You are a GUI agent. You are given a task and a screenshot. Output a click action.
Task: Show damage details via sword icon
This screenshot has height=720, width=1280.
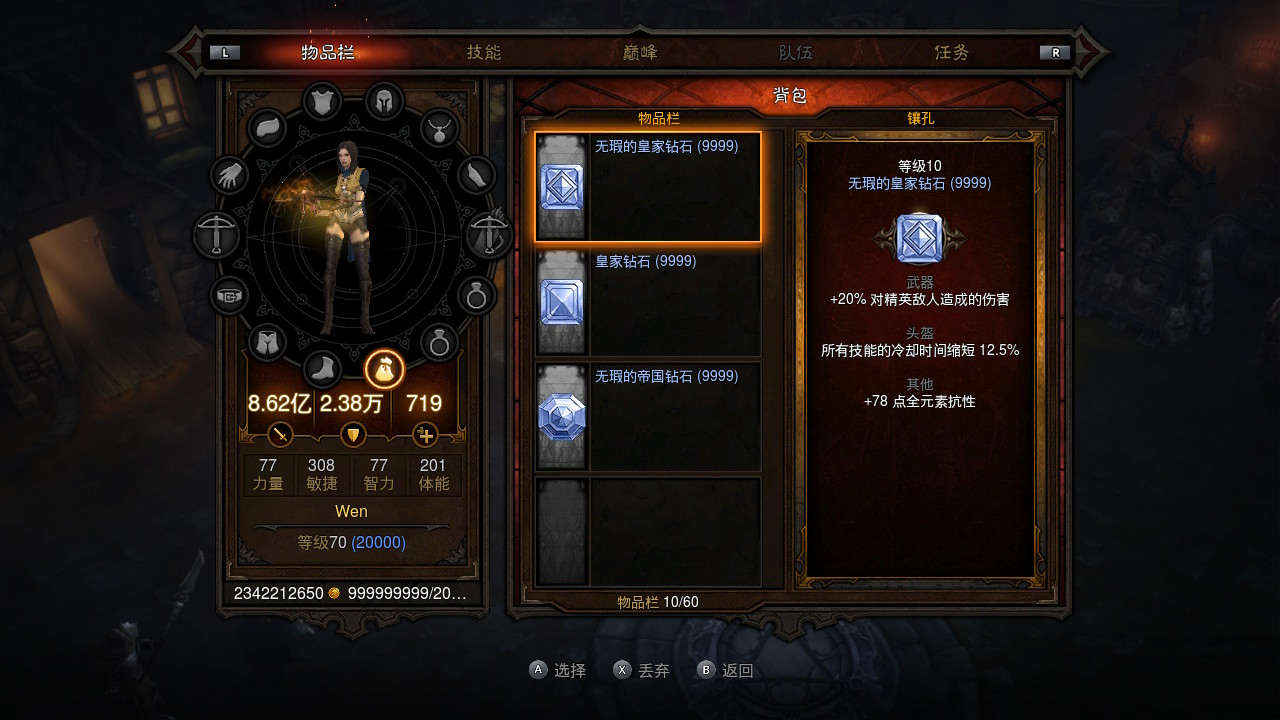tap(281, 435)
